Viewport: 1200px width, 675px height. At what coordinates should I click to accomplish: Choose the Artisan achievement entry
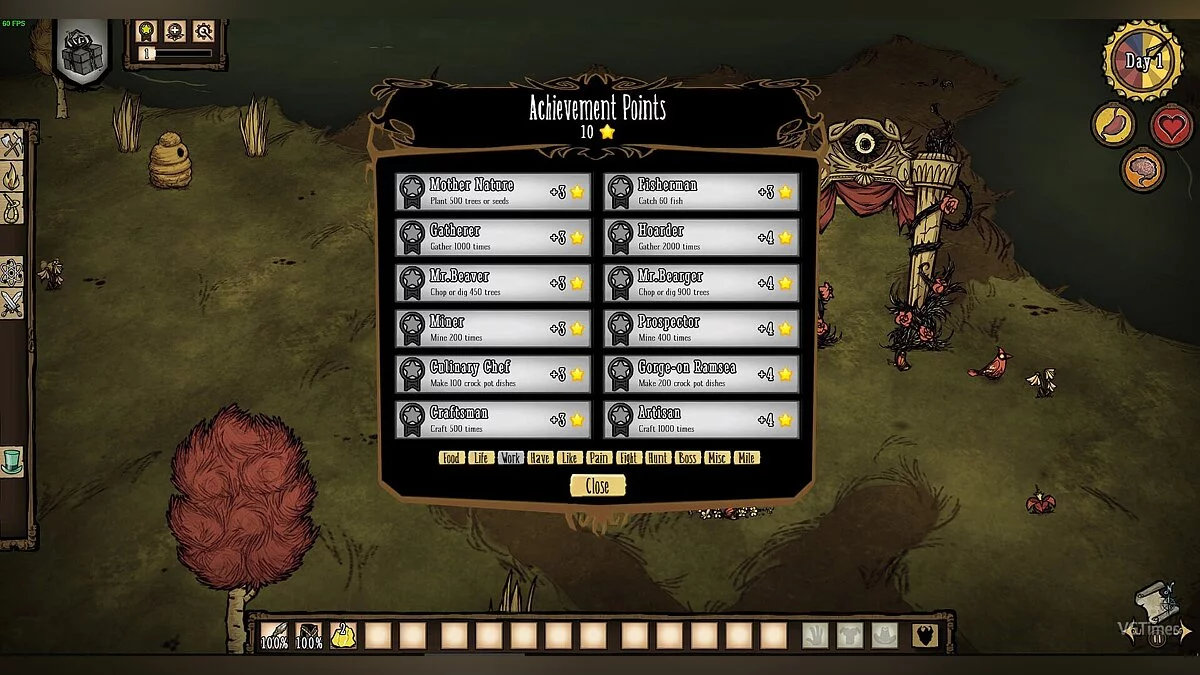(701, 420)
